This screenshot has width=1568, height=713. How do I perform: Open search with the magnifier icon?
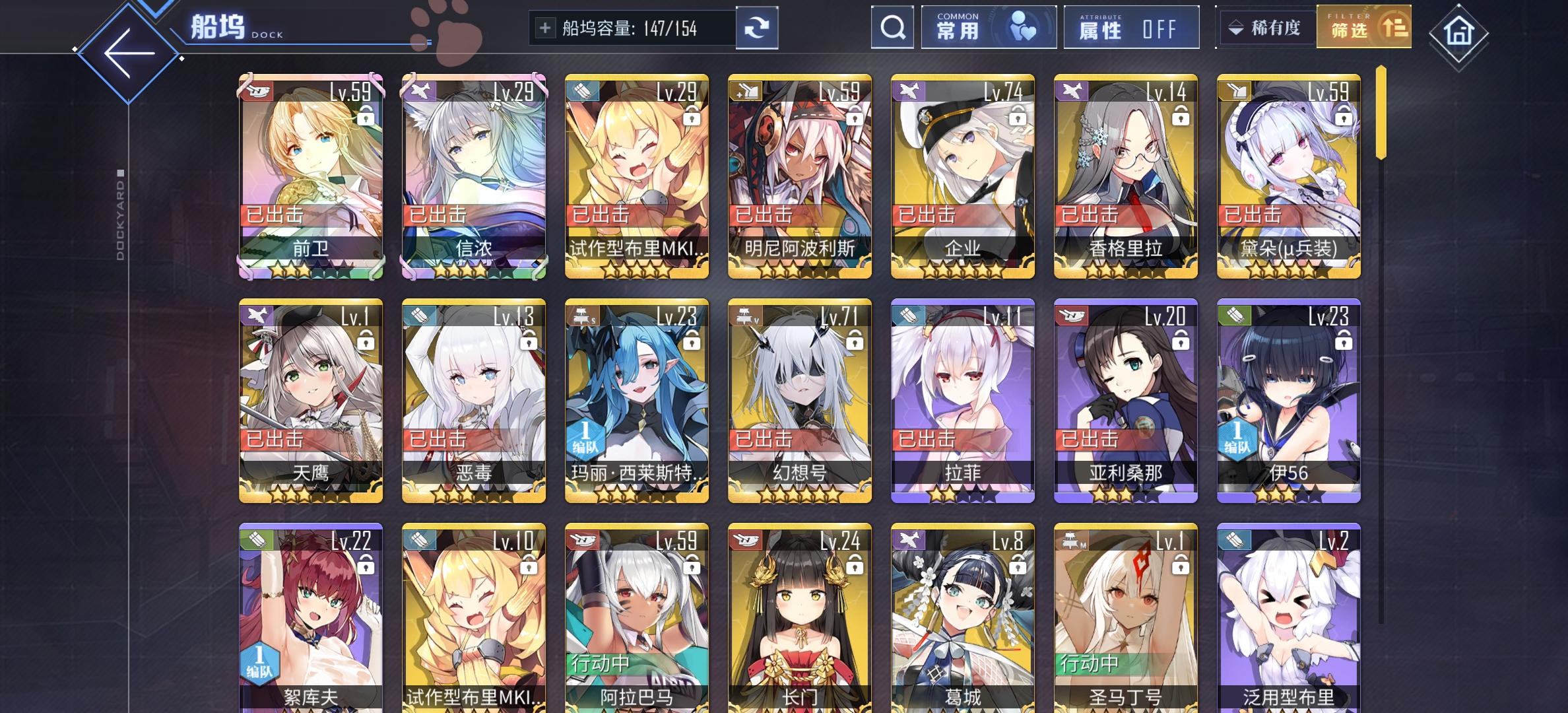pos(894,28)
